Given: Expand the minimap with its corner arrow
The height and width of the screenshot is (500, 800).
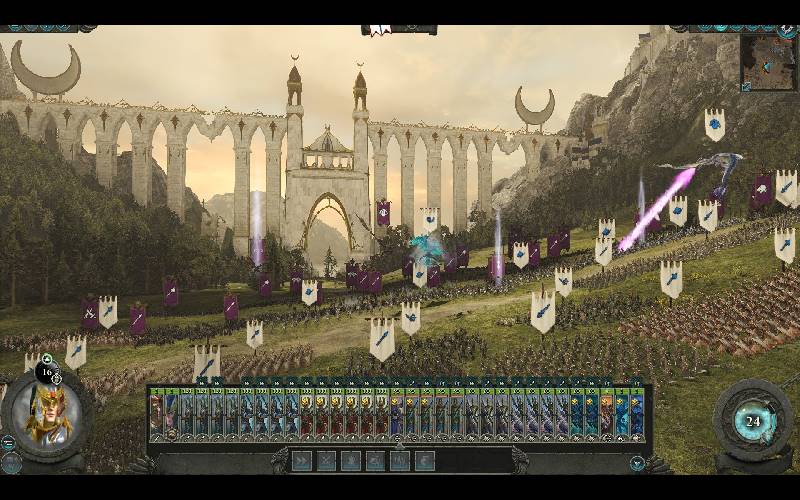Looking at the screenshot, I should pyautogui.click(x=746, y=87).
